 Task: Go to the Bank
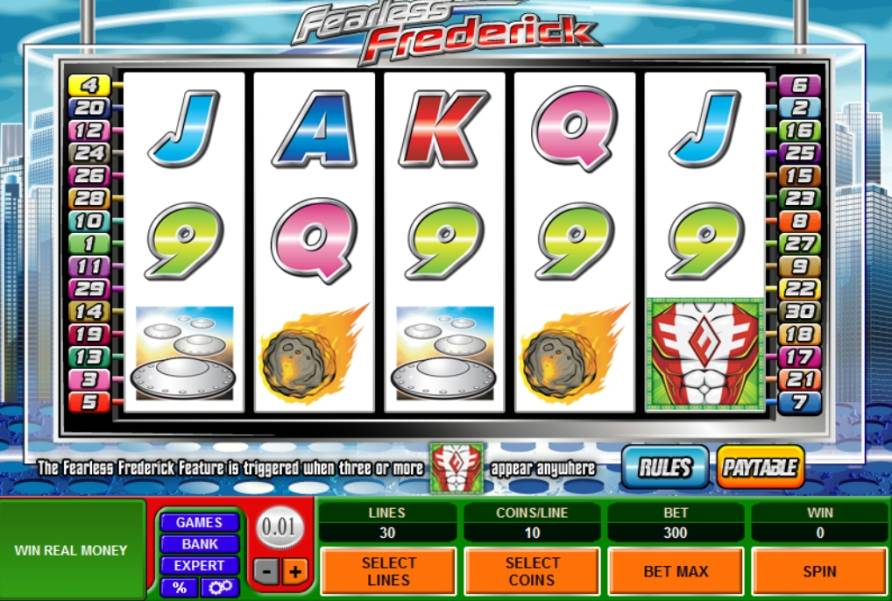click(199, 544)
